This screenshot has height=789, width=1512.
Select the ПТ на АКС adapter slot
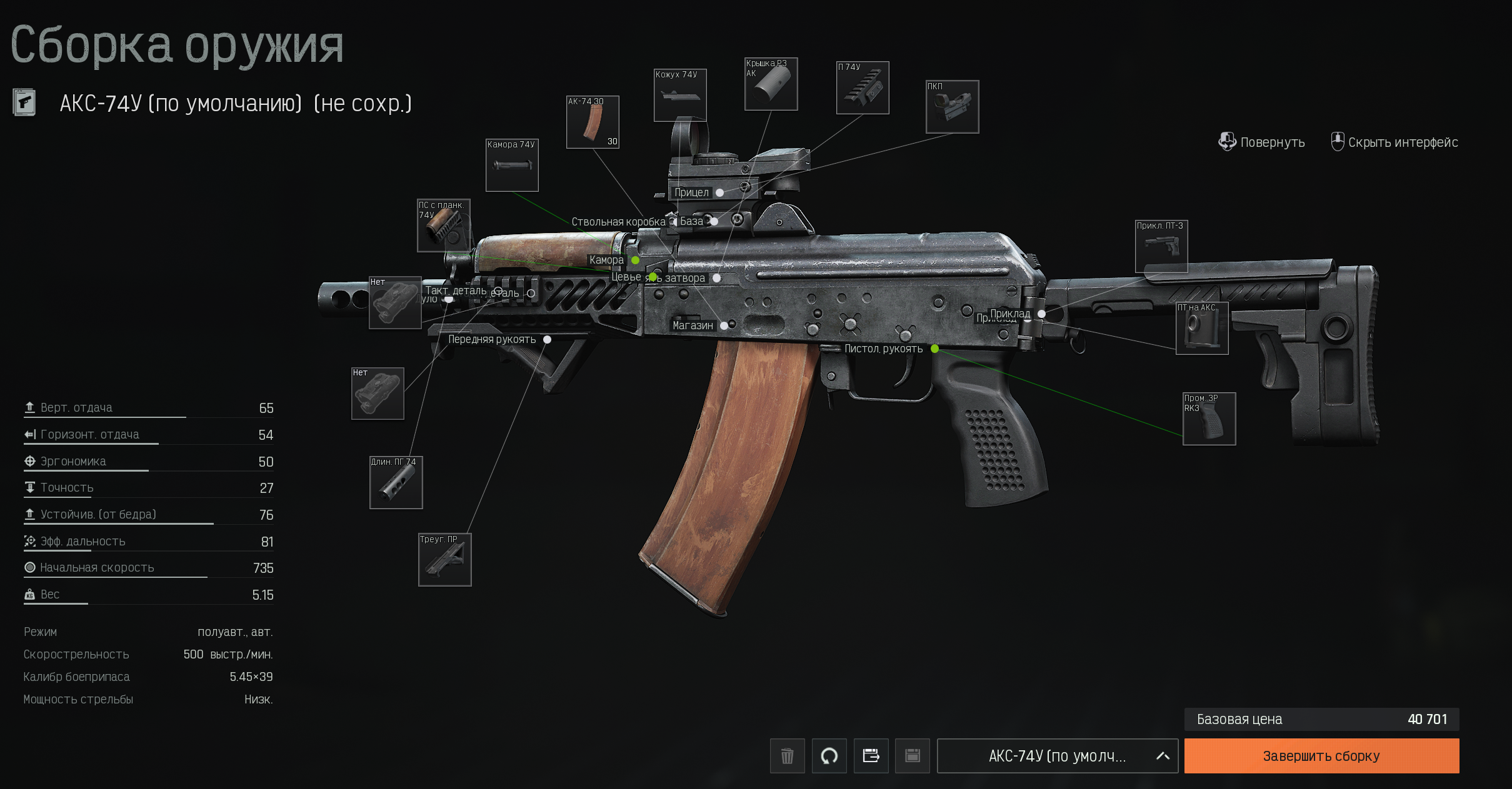tap(1201, 328)
